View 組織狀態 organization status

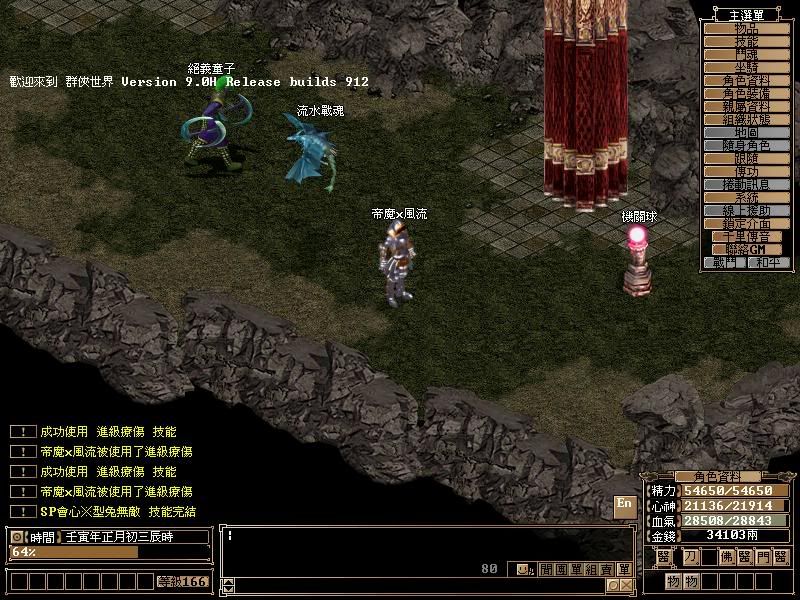point(748,120)
